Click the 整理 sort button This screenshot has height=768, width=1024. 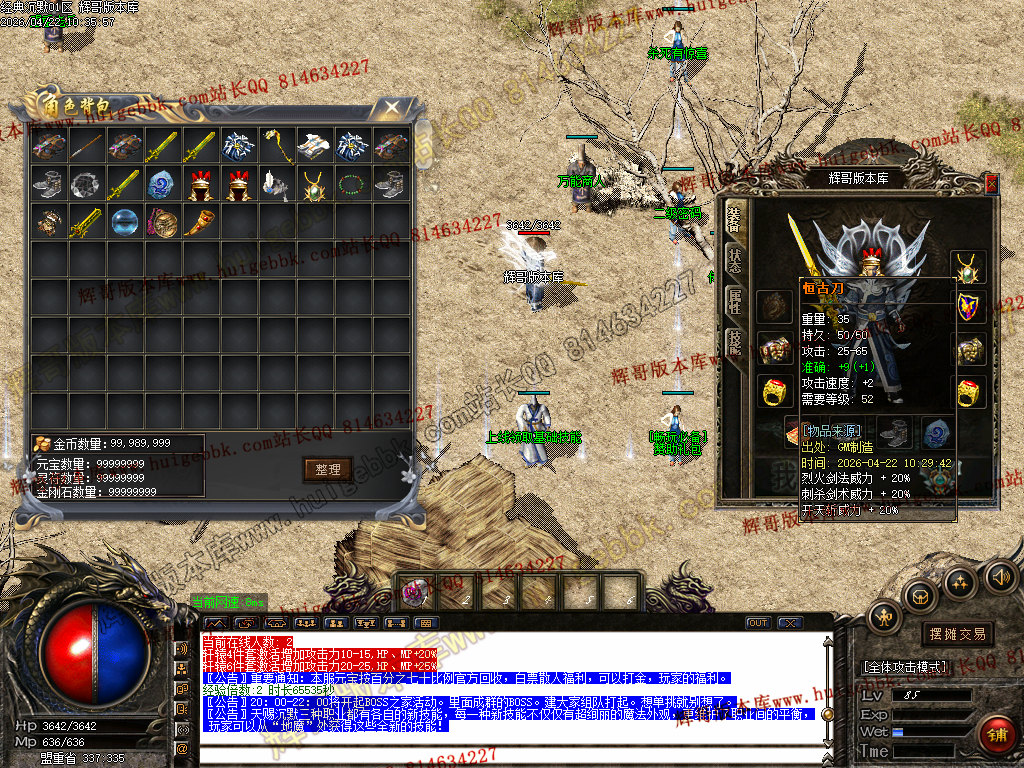click(x=327, y=469)
